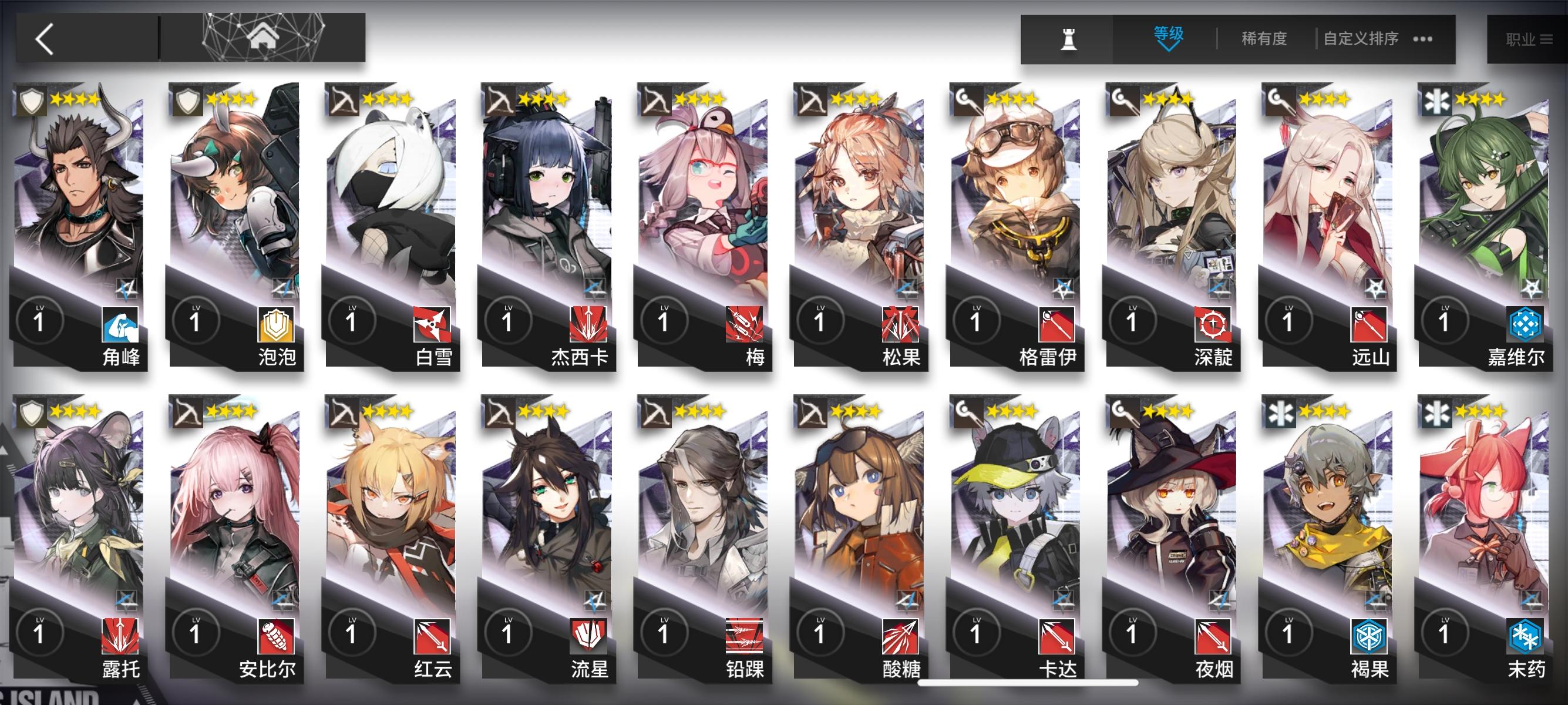Select the home button at the top
The height and width of the screenshot is (705, 1568).
tap(263, 38)
